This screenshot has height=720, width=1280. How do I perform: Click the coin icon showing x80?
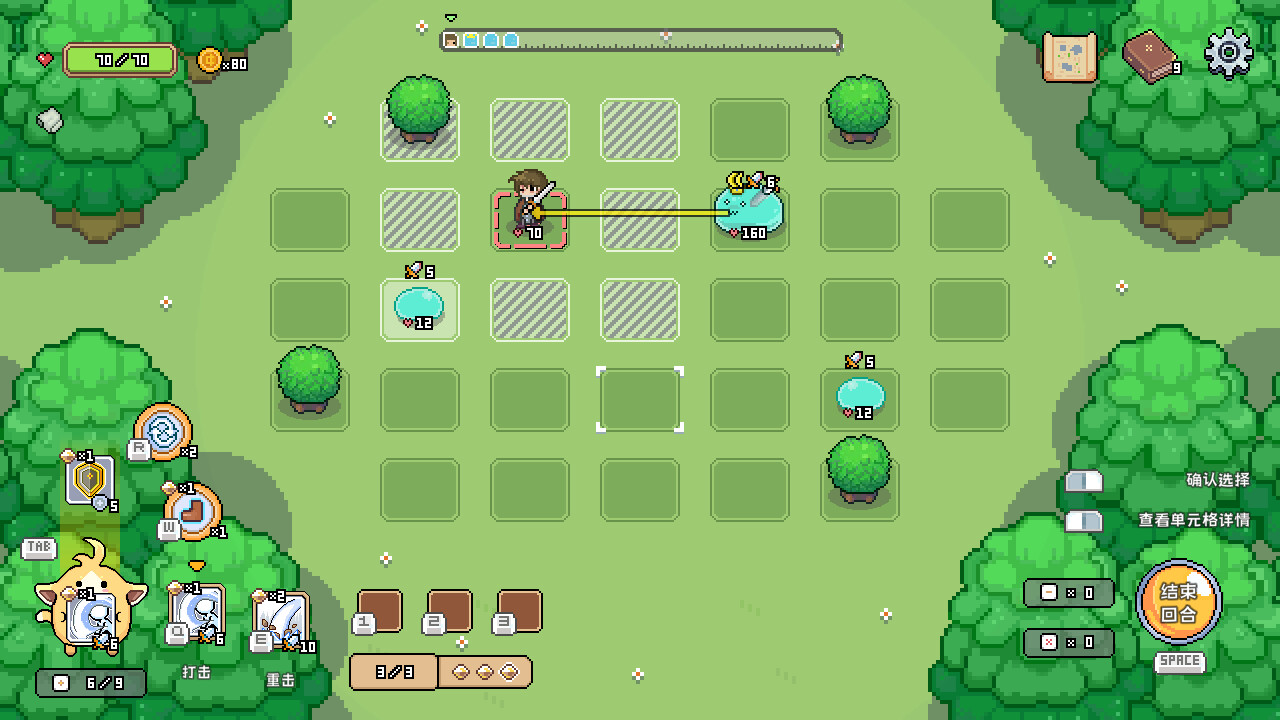pyautogui.click(x=210, y=60)
